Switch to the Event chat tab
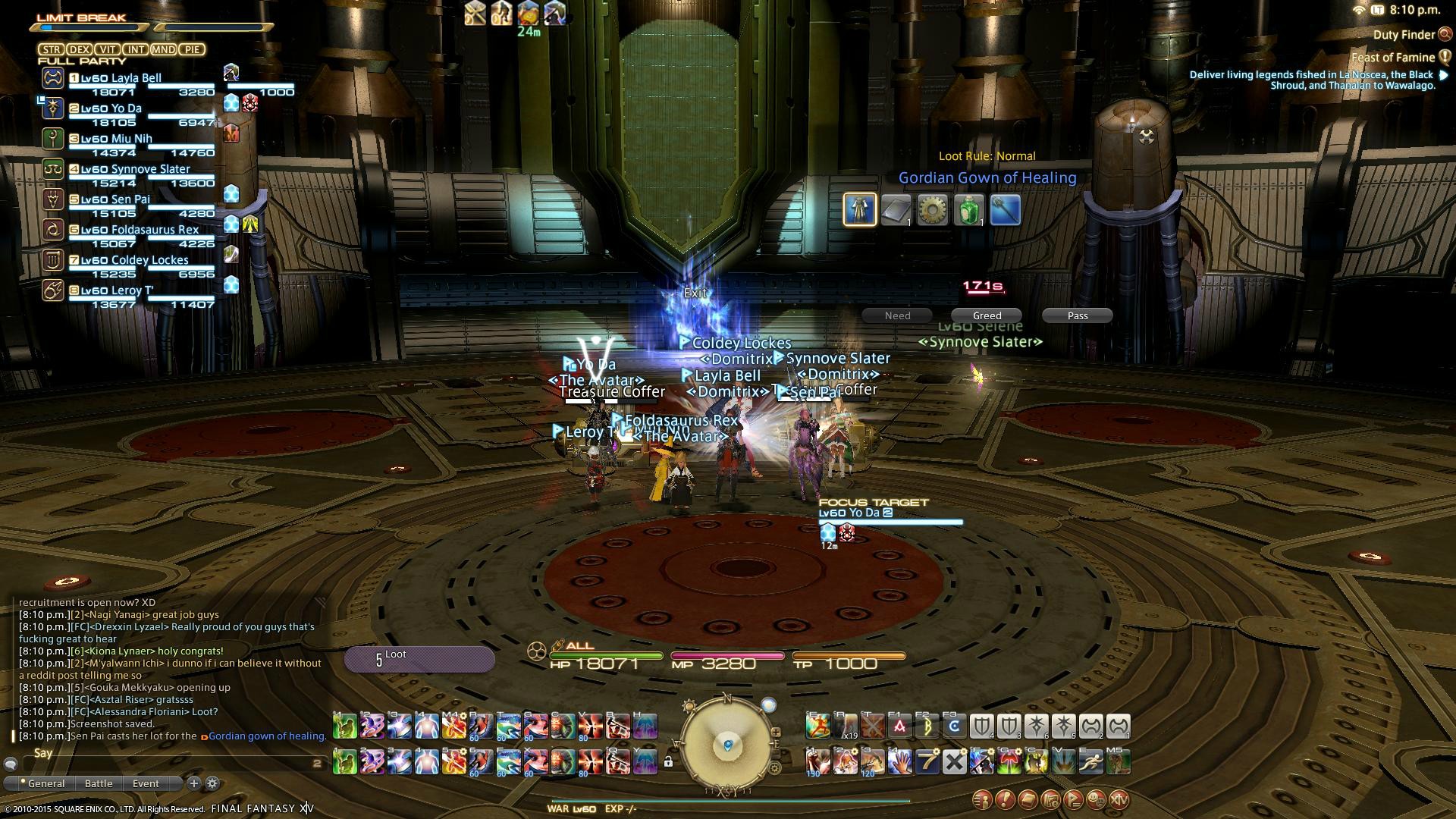This screenshot has height=819, width=1456. pos(146,783)
